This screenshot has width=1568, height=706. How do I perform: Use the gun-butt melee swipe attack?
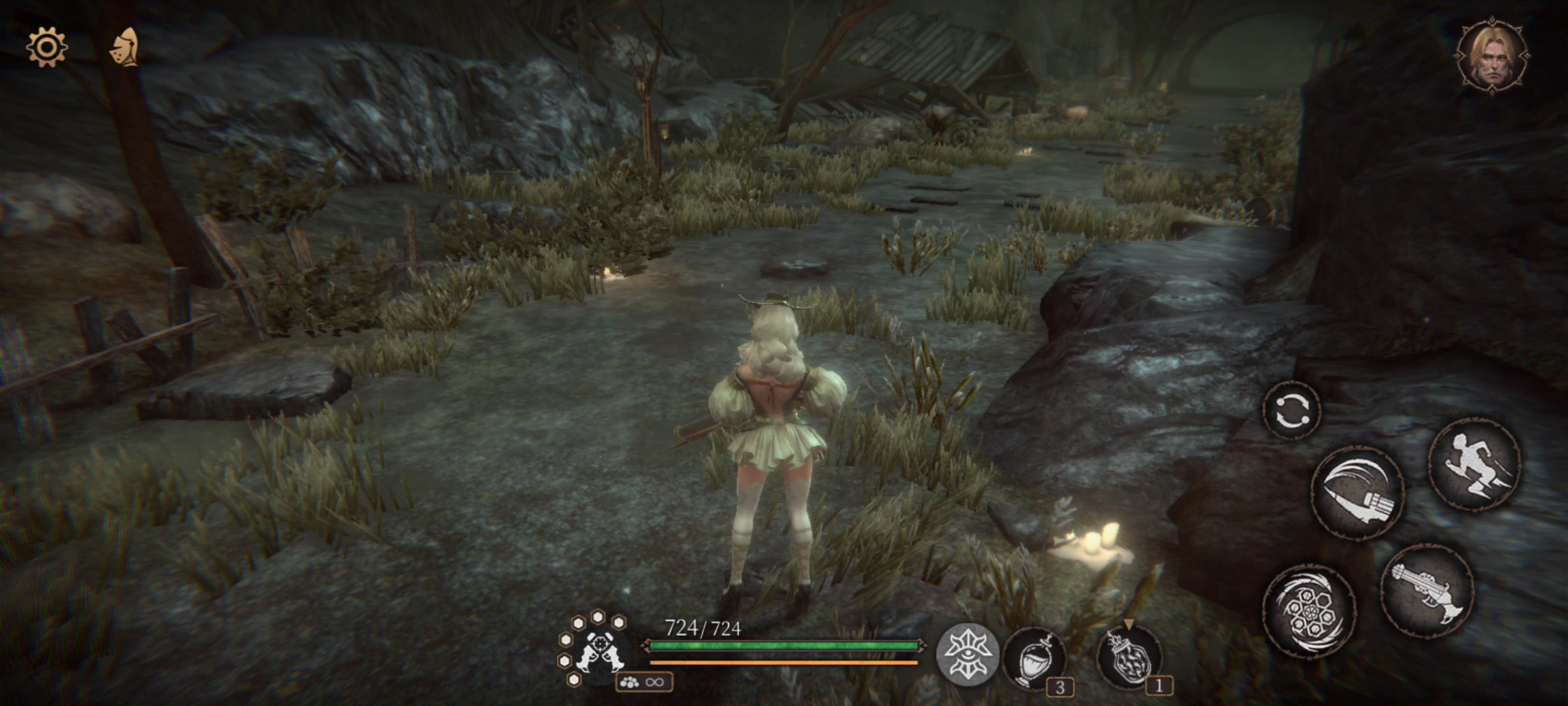tap(1358, 492)
